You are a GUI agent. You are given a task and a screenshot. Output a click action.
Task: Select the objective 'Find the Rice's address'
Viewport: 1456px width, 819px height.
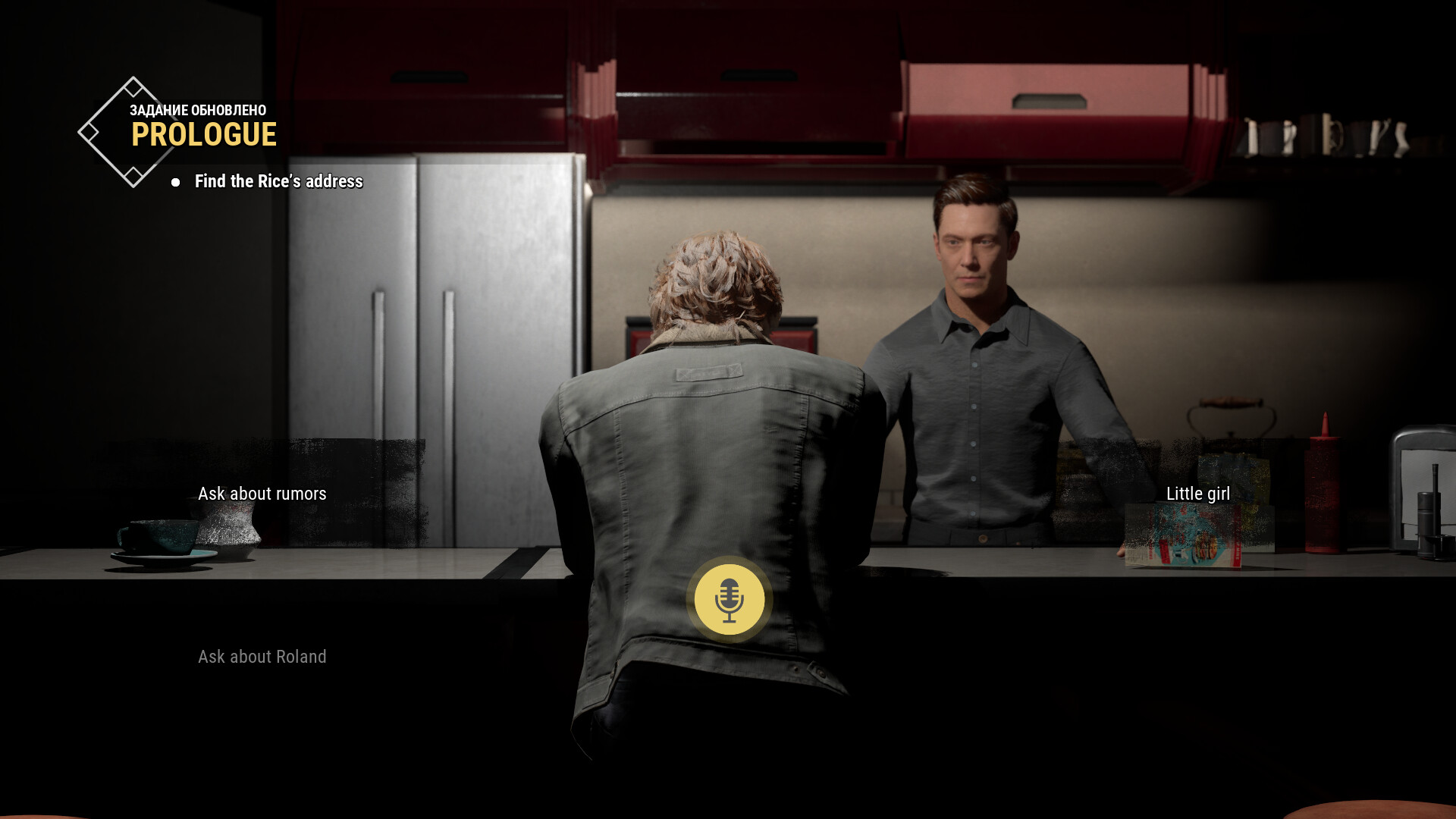[x=279, y=182]
